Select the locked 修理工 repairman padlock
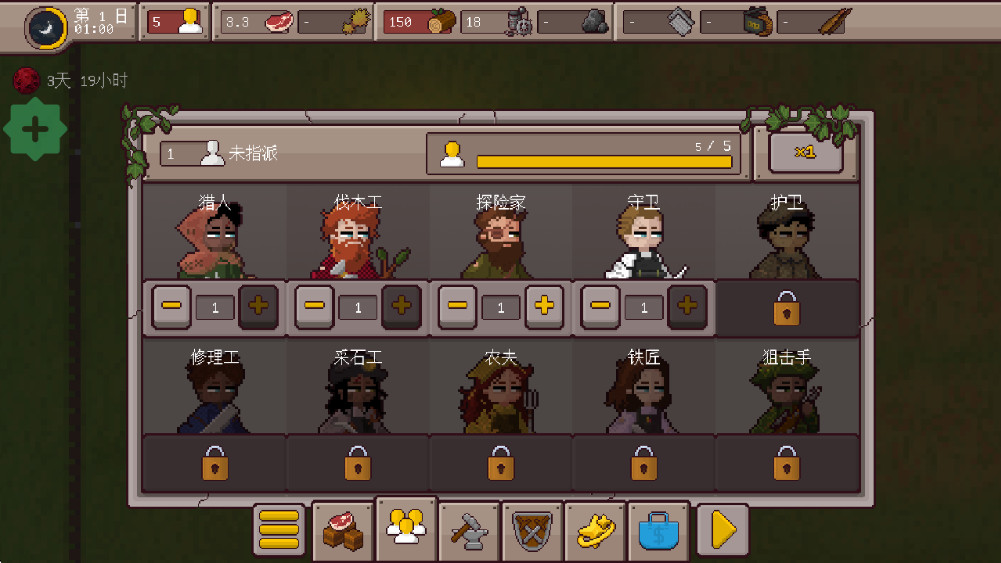The height and width of the screenshot is (563, 1001). coord(215,464)
